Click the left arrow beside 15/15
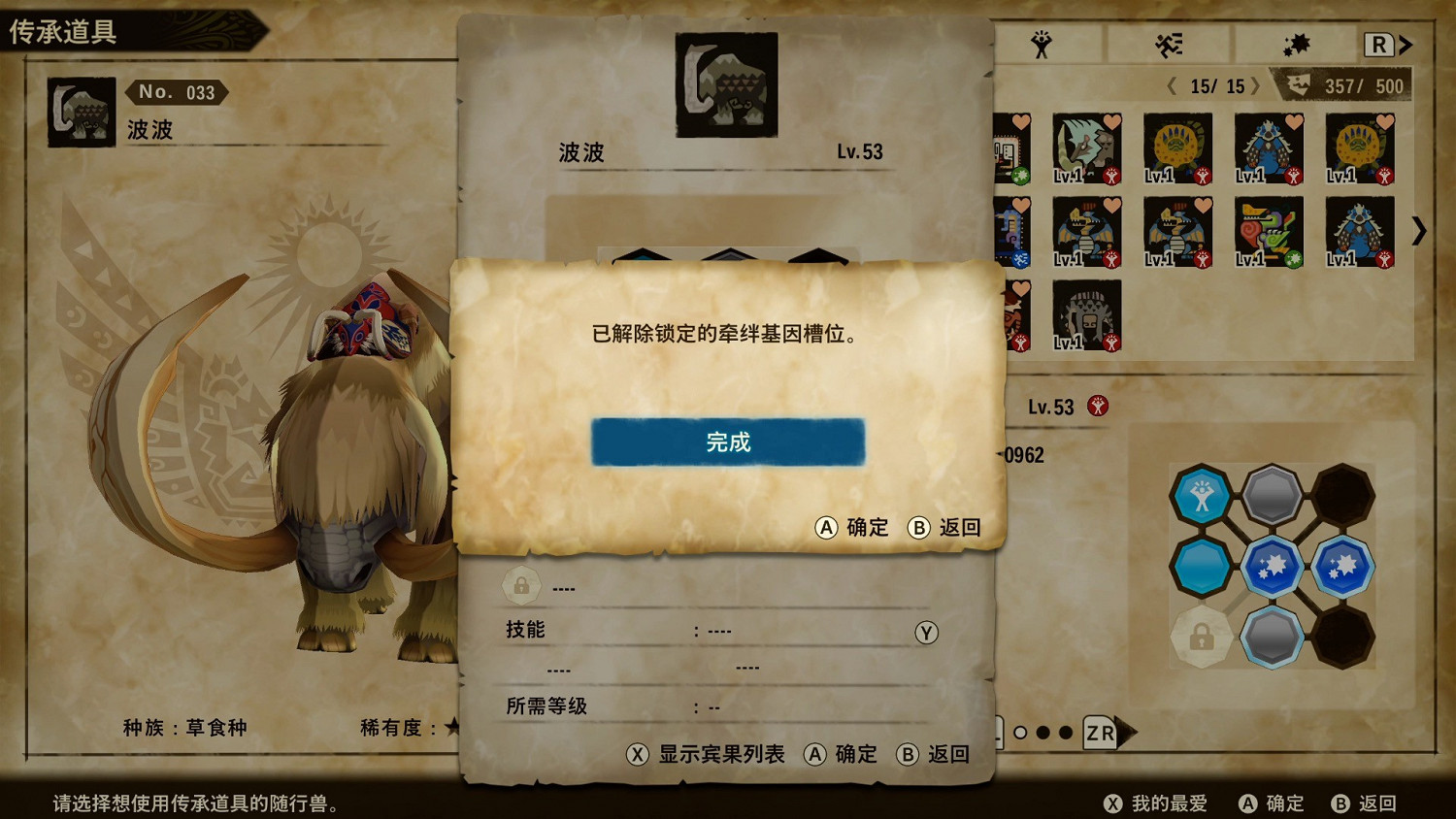This screenshot has height=819, width=1456. click(x=1172, y=85)
